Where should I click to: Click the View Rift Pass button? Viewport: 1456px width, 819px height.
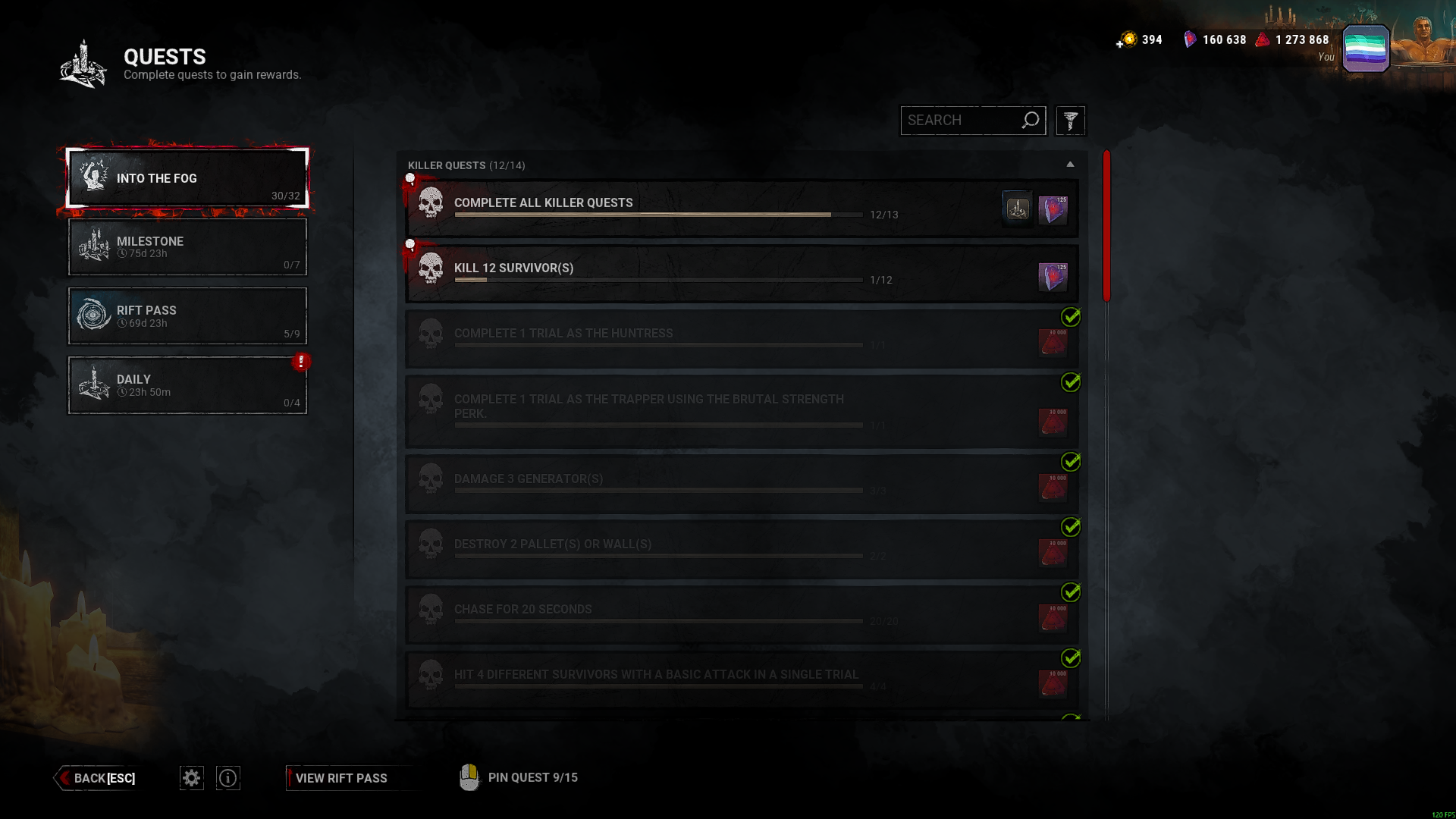click(x=341, y=778)
